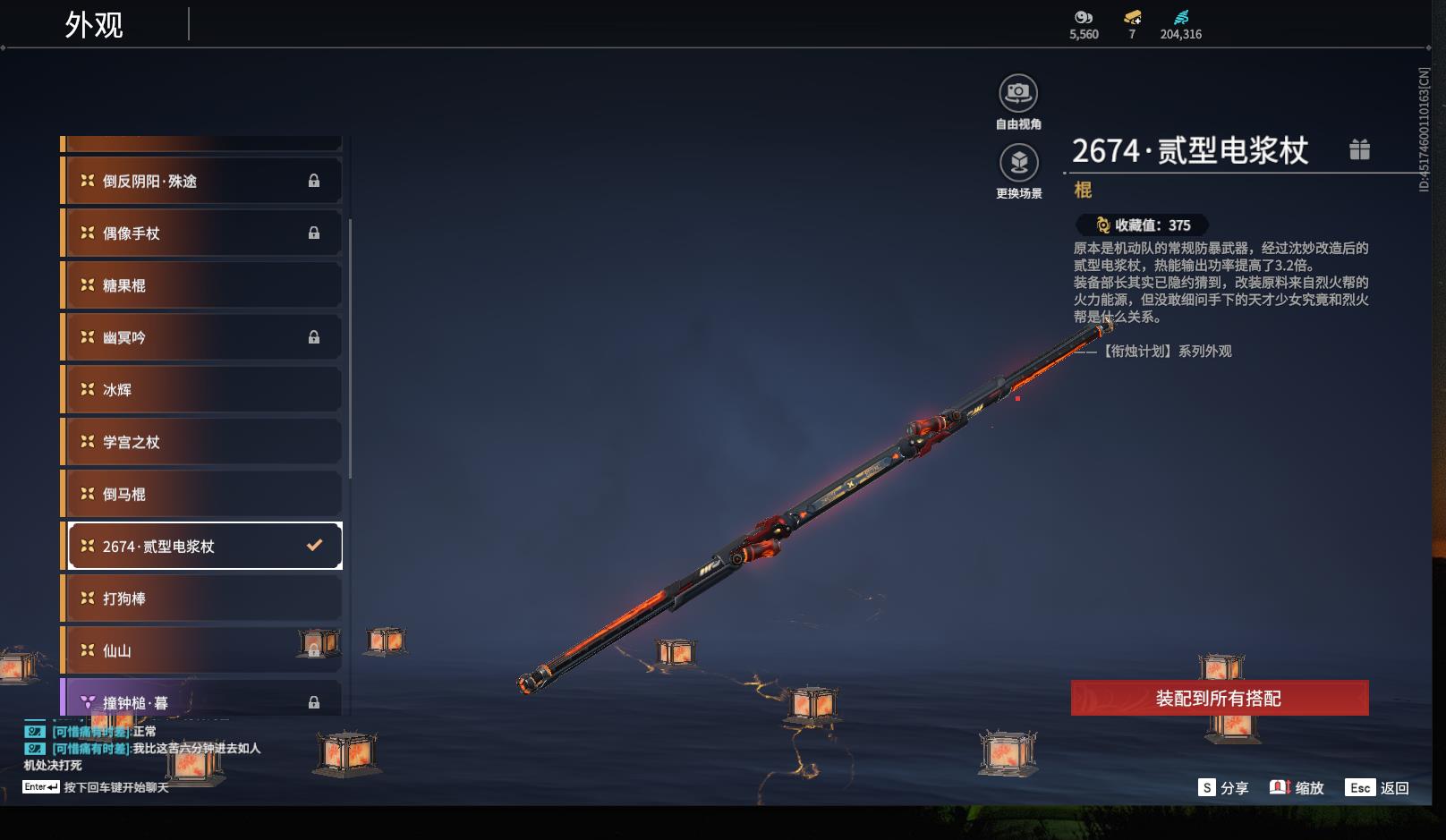The height and width of the screenshot is (840, 1446).
Task: Click the selected 2674·贰型电浆杖 row
Action: coord(205,546)
